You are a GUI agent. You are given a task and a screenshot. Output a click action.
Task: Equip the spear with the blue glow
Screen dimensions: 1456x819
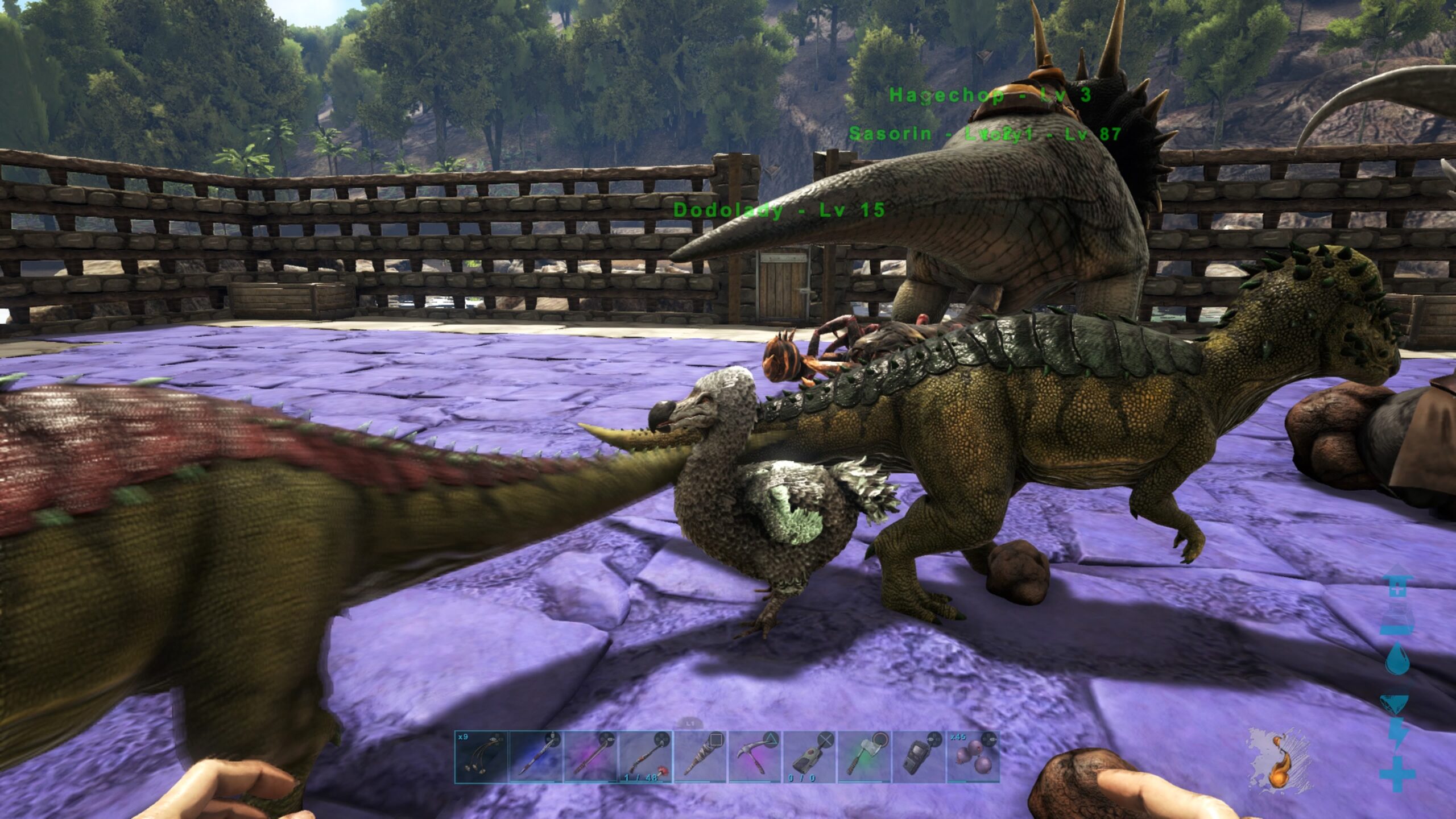point(536,757)
